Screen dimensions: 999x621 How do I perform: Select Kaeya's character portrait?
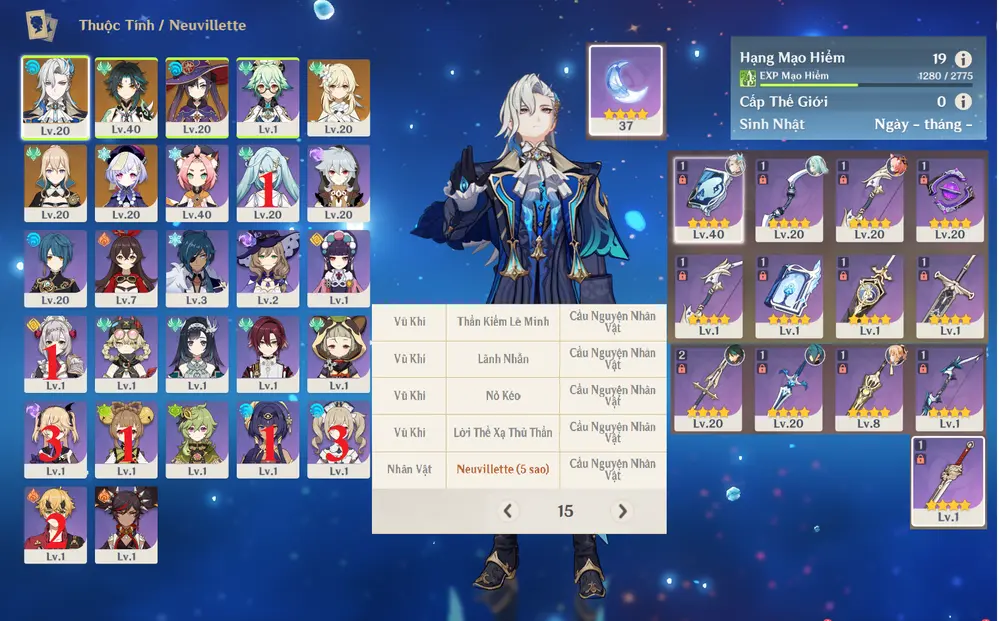click(x=197, y=269)
